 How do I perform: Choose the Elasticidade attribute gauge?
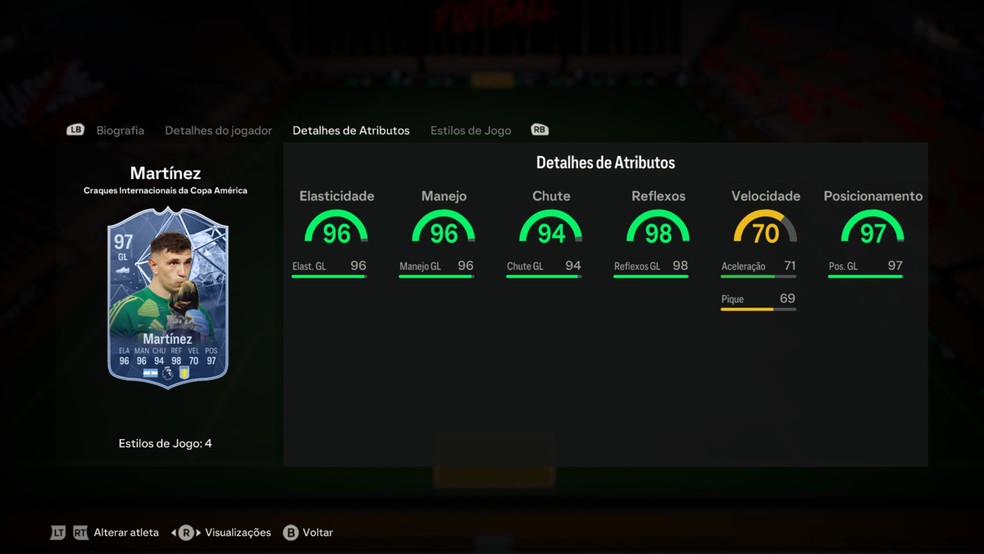point(337,230)
